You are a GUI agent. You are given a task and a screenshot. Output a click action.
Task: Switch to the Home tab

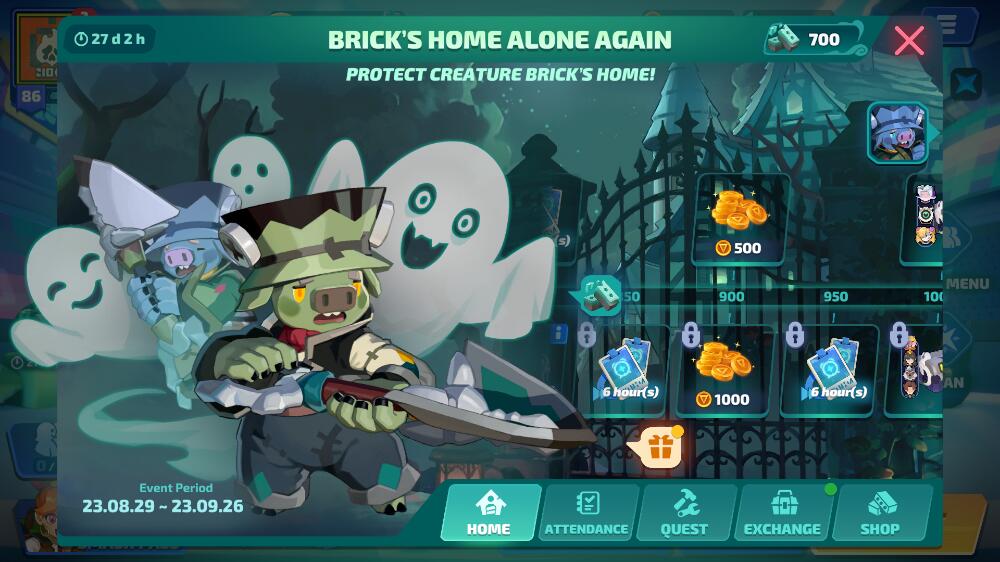point(489,513)
